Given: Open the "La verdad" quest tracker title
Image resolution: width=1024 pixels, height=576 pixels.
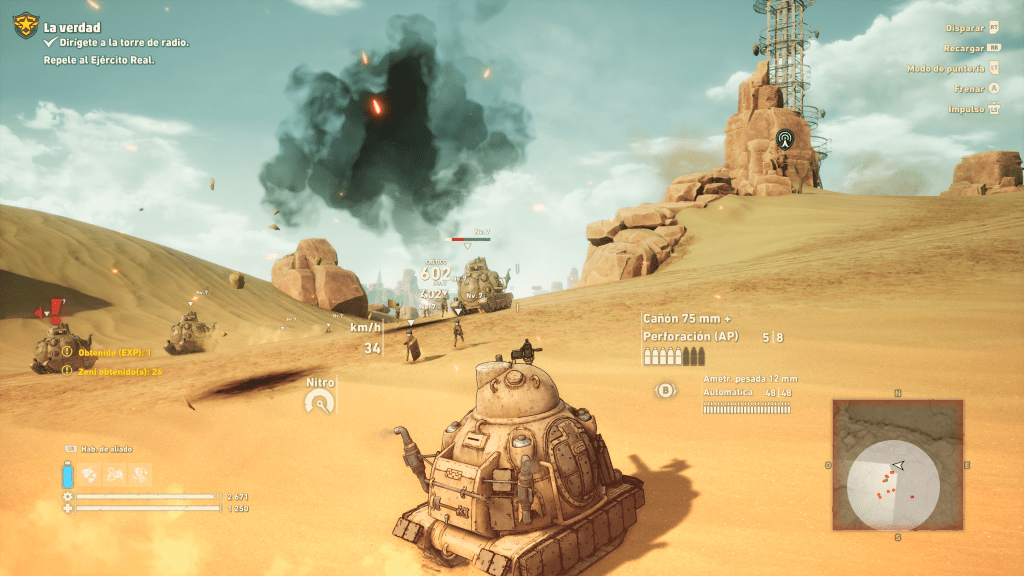Looking at the screenshot, I should tap(72, 27).
